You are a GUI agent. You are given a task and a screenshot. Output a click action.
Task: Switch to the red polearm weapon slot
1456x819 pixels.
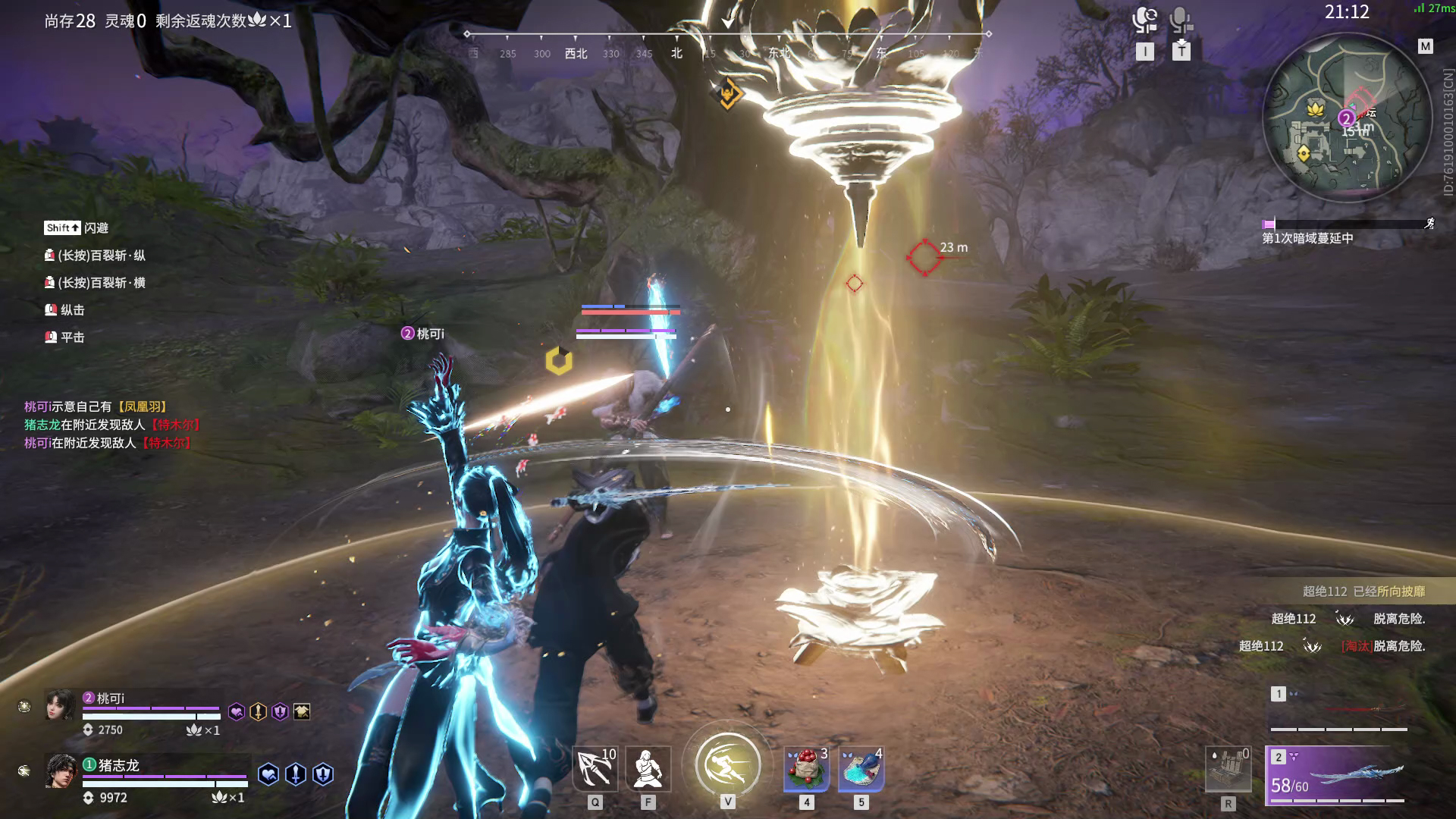click(x=1339, y=710)
